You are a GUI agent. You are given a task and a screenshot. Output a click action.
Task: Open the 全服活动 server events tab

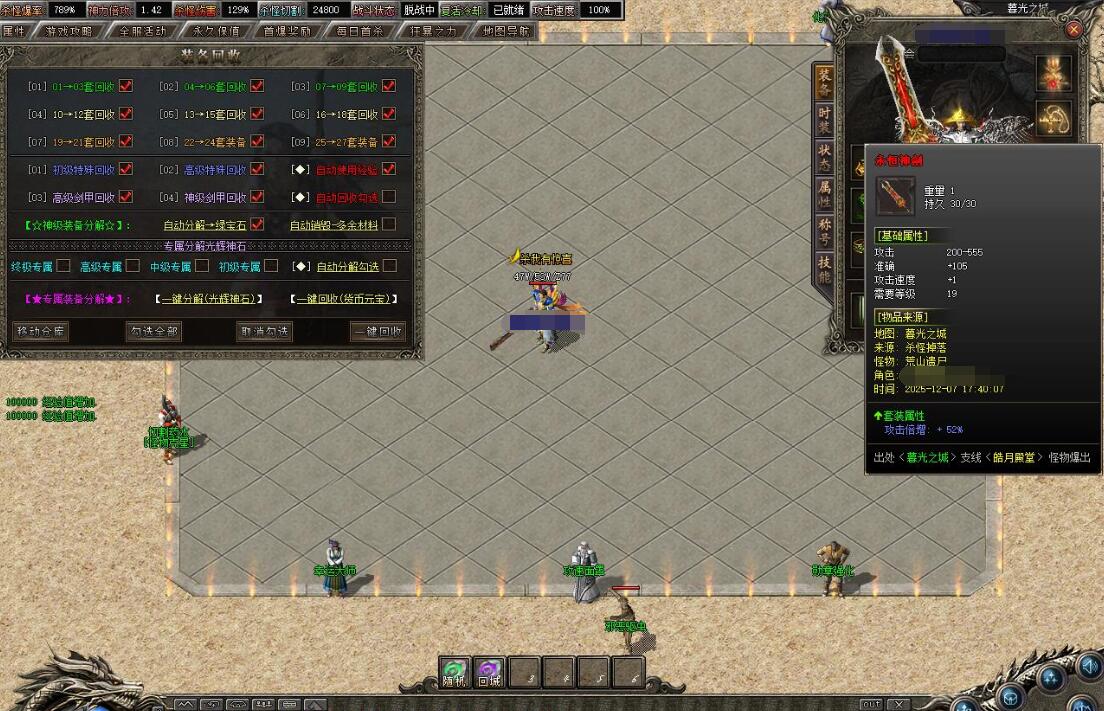pyautogui.click(x=142, y=31)
